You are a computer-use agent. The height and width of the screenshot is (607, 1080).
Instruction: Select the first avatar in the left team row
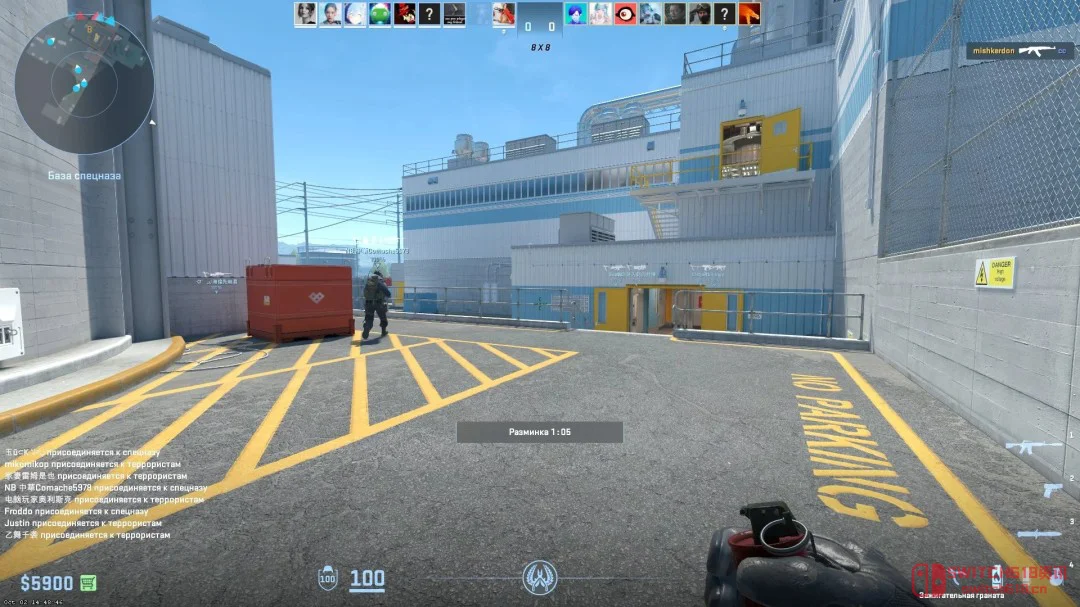[305, 14]
